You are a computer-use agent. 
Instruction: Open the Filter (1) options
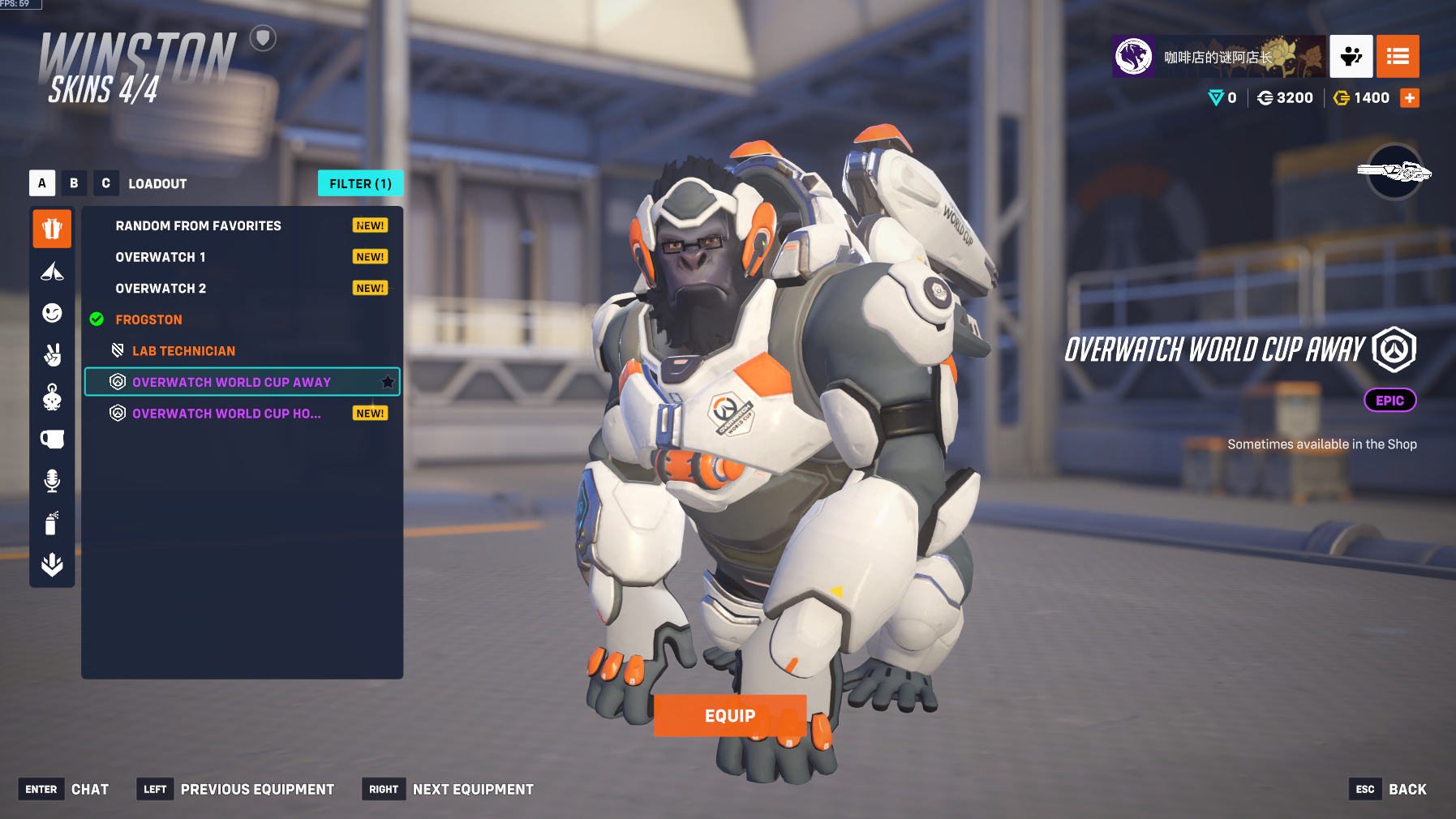click(360, 184)
